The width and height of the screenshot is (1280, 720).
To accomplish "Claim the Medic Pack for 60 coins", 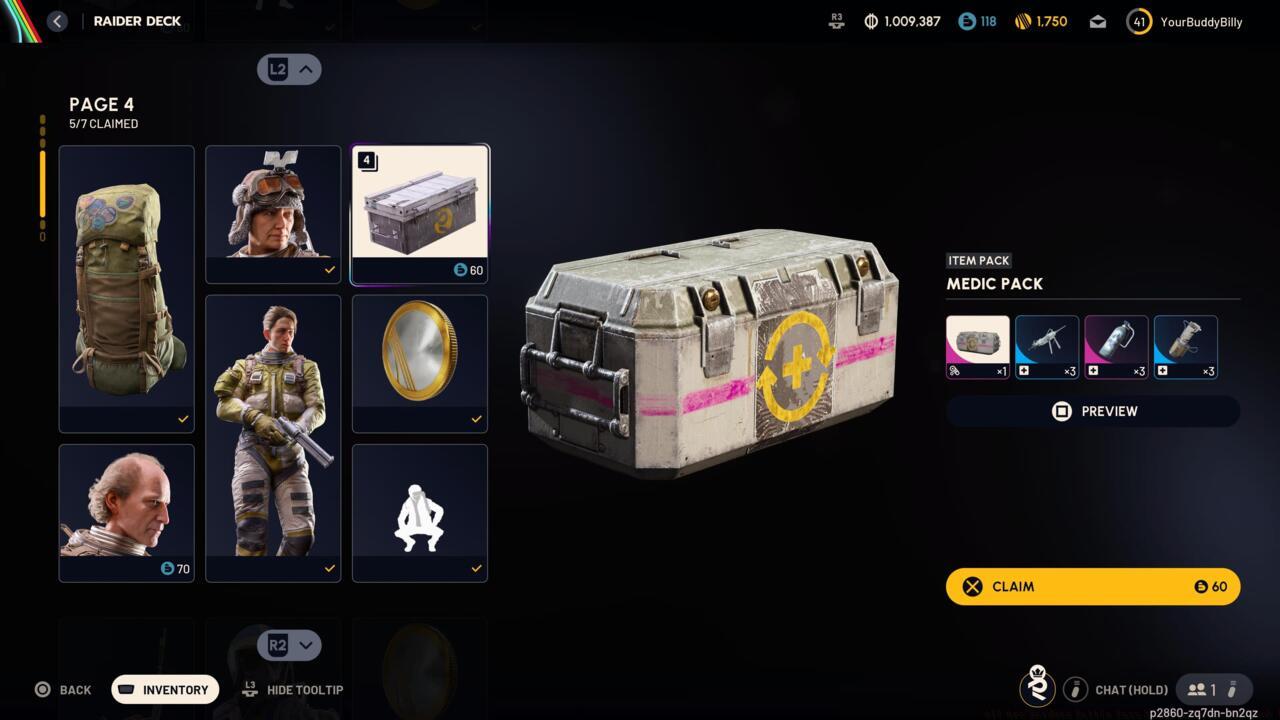I will (1092, 586).
